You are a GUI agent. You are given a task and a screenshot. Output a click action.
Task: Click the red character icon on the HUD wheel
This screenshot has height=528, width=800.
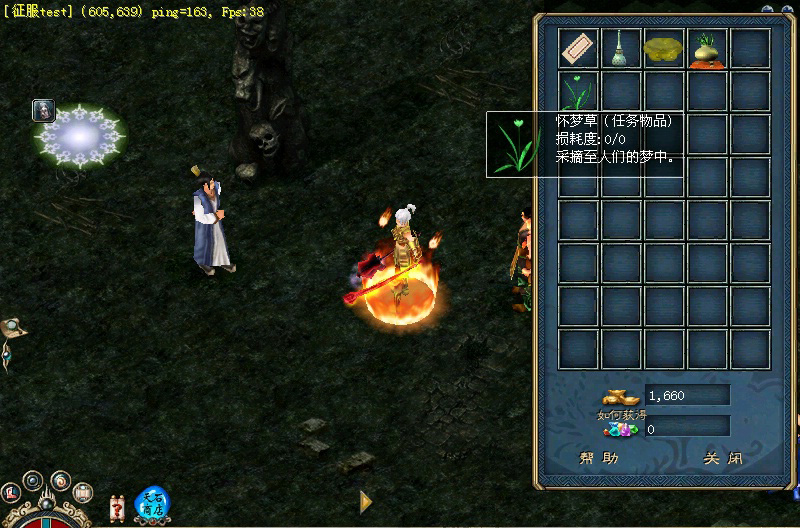[11, 492]
